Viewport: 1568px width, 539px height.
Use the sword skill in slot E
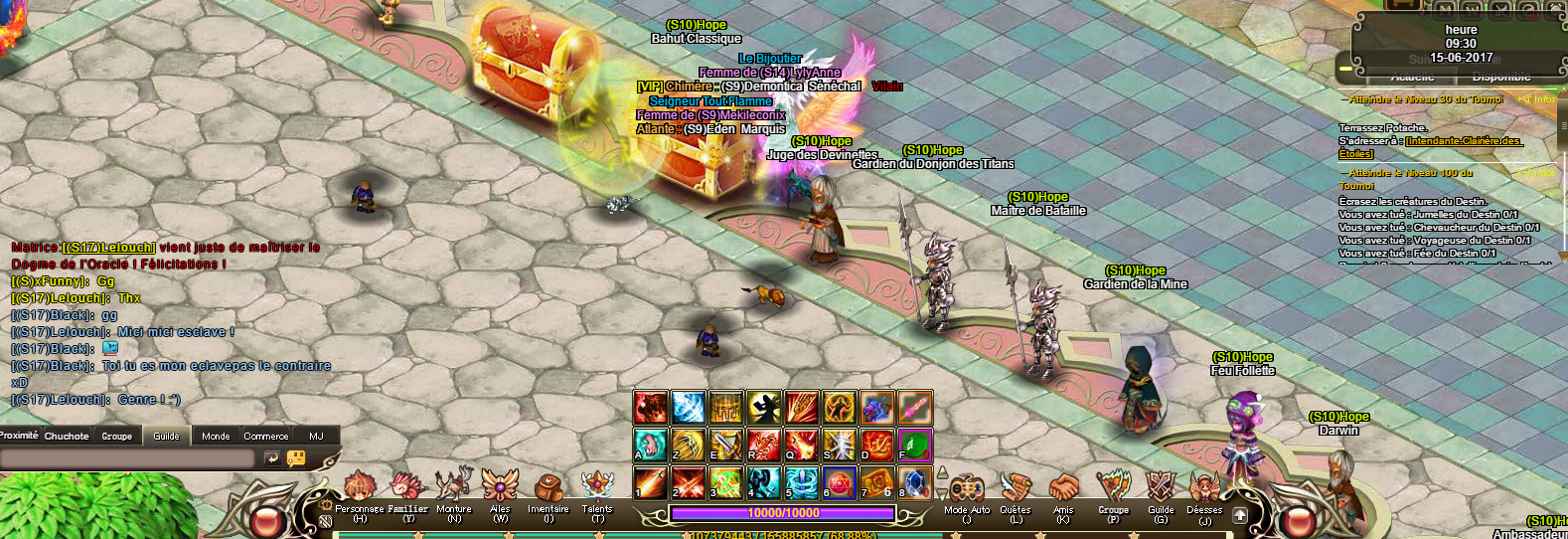point(726,444)
